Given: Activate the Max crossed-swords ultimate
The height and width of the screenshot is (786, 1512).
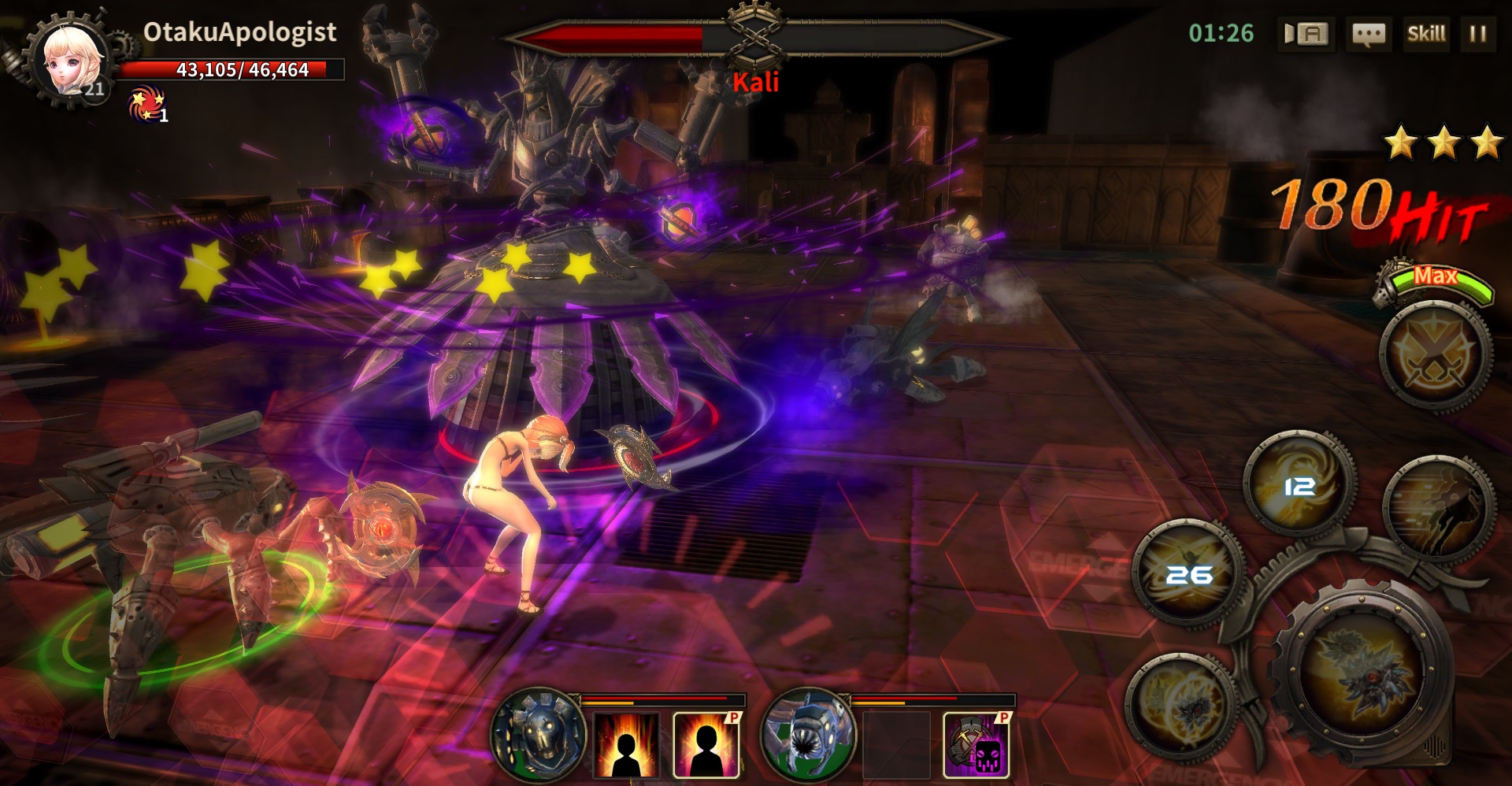Looking at the screenshot, I should (1435, 355).
